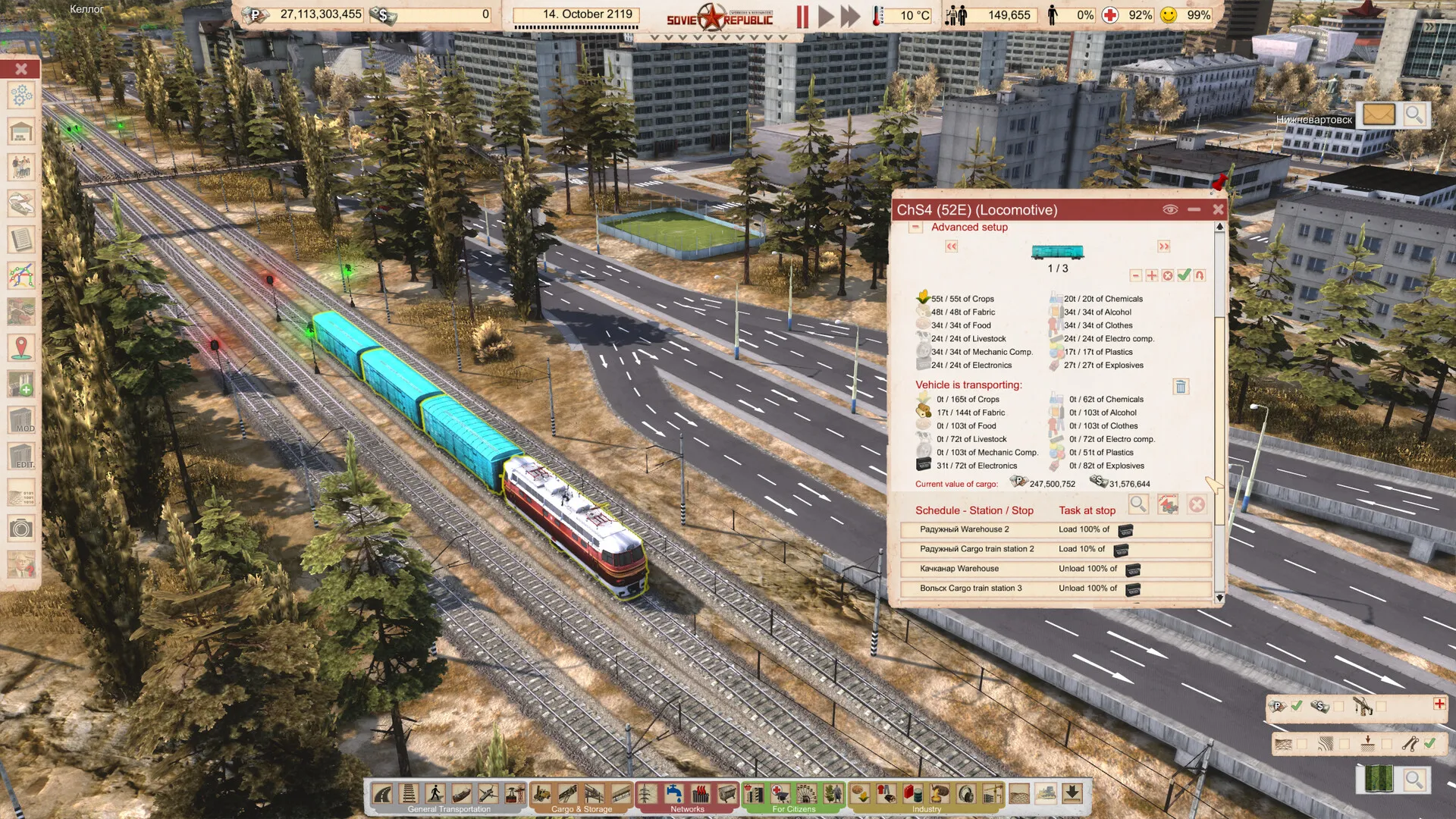Toggle the eye visibility on the ChS4 panel
The image size is (1456, 819).
[x=1169, y=210]
